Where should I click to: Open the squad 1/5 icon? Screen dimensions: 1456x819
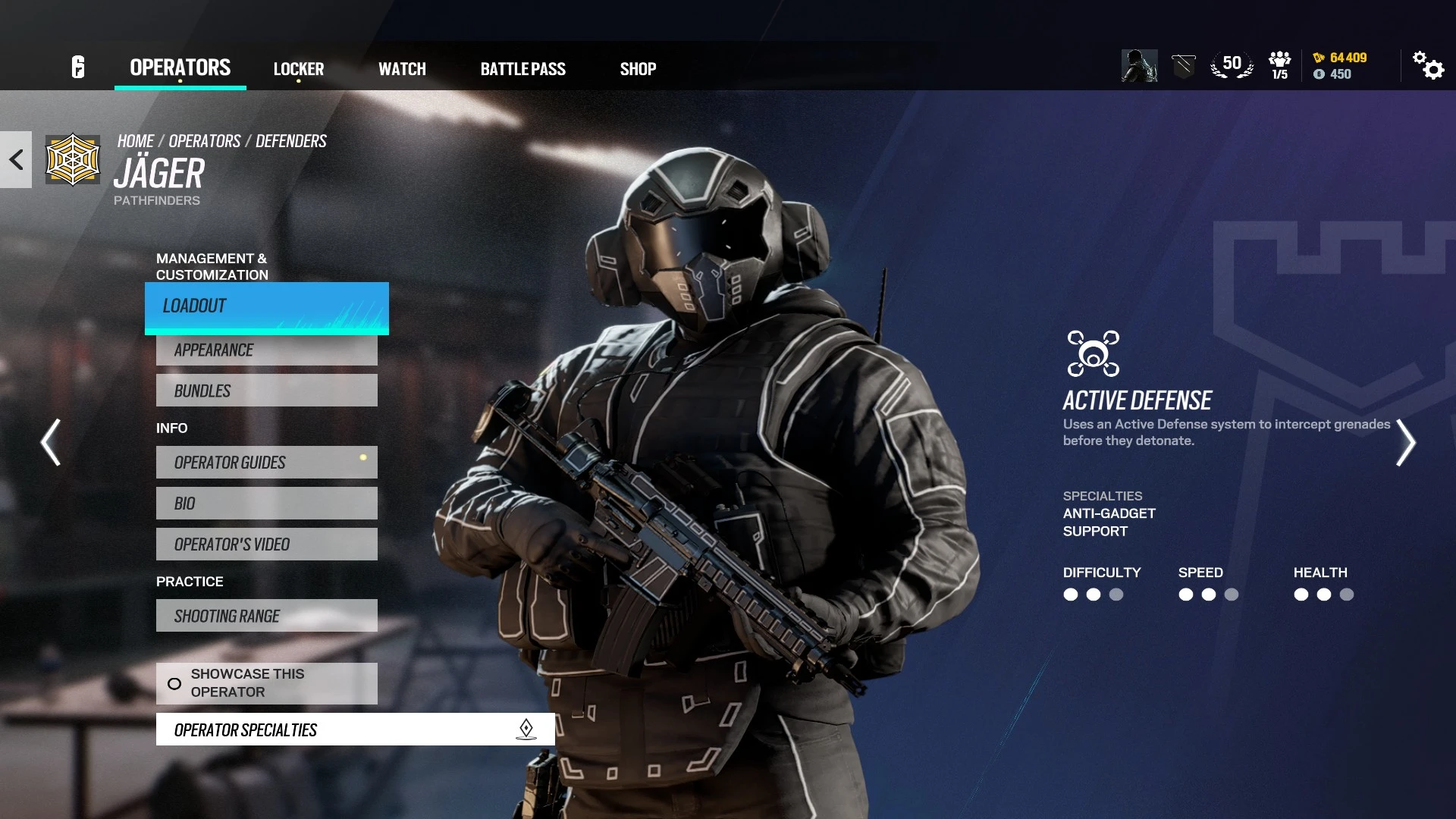point(1279,64)
